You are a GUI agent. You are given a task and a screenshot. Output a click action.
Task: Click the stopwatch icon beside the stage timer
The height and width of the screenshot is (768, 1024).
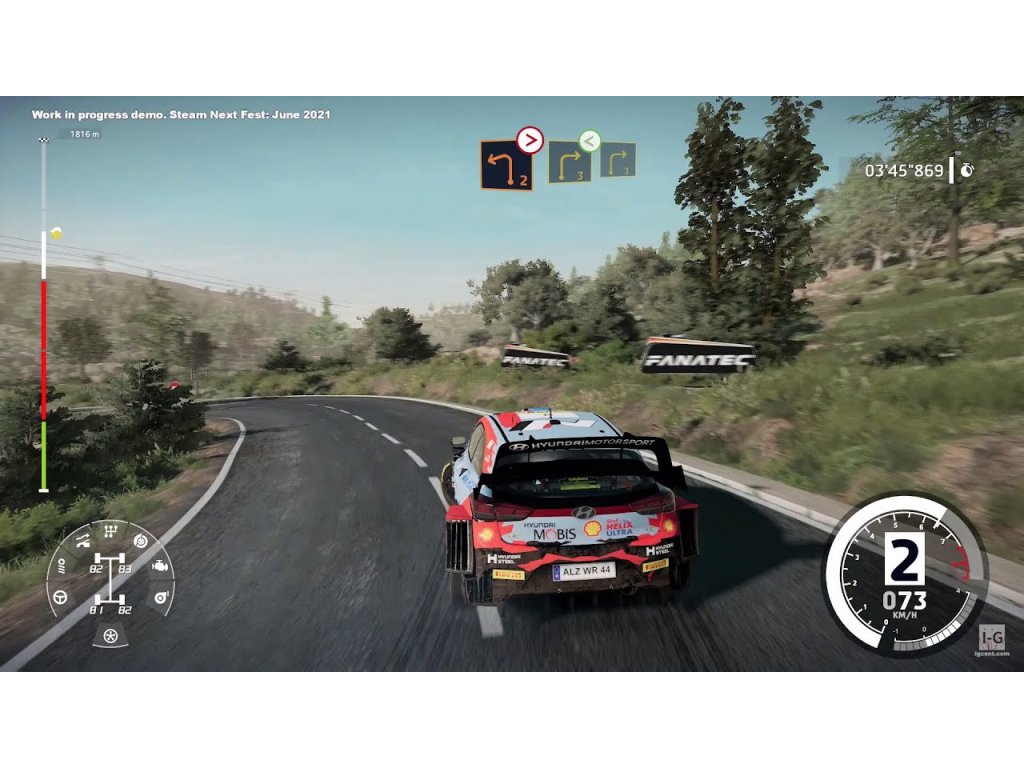[967, 170]
